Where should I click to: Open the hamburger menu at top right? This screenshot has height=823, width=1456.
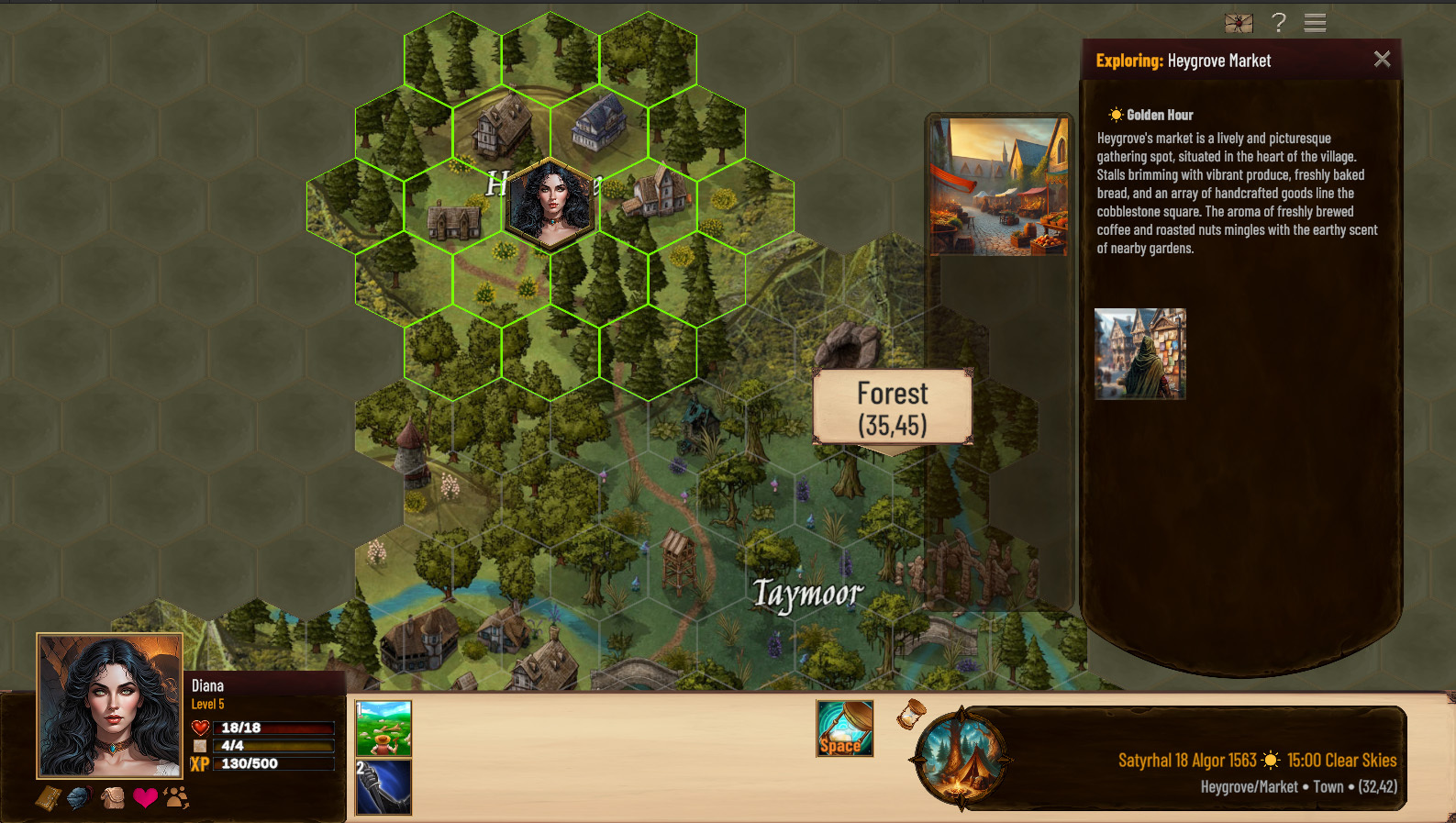pos(1314,22)
